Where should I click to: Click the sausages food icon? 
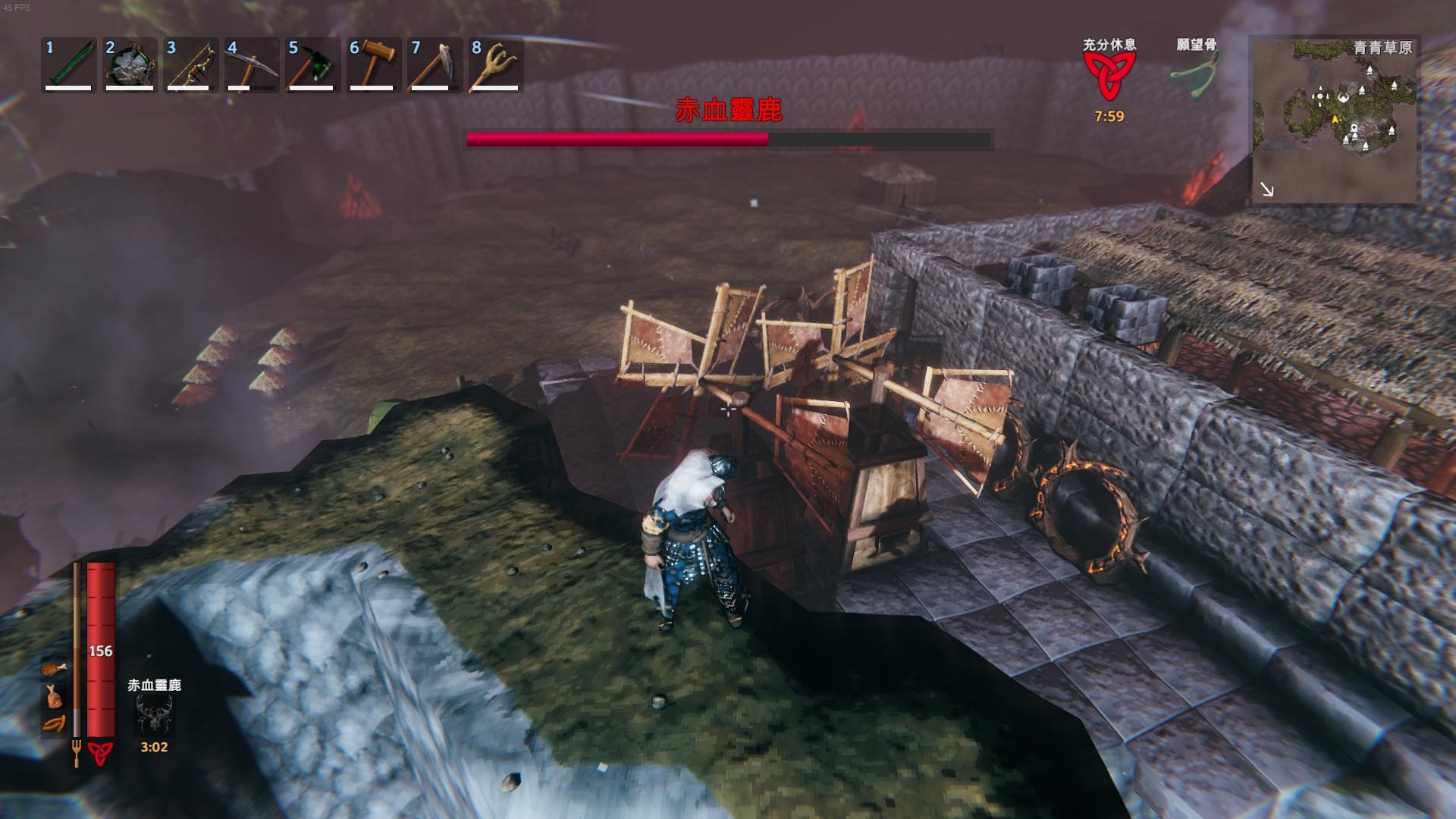click(54, 723)
